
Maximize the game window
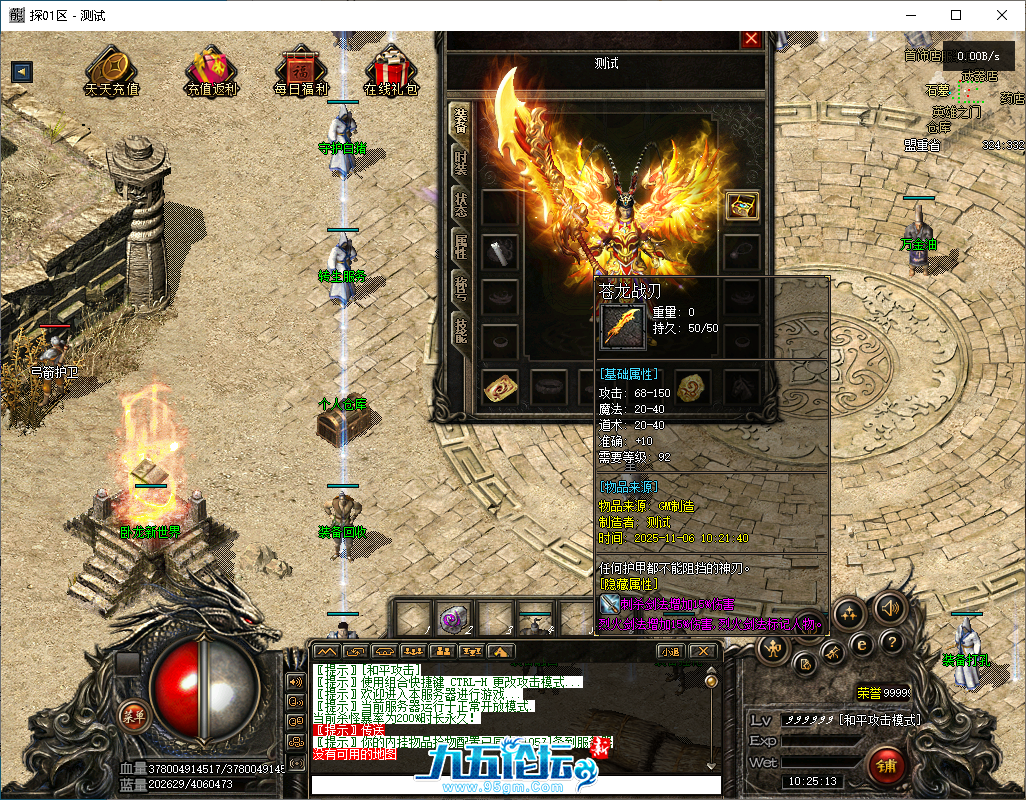(956, 15)
